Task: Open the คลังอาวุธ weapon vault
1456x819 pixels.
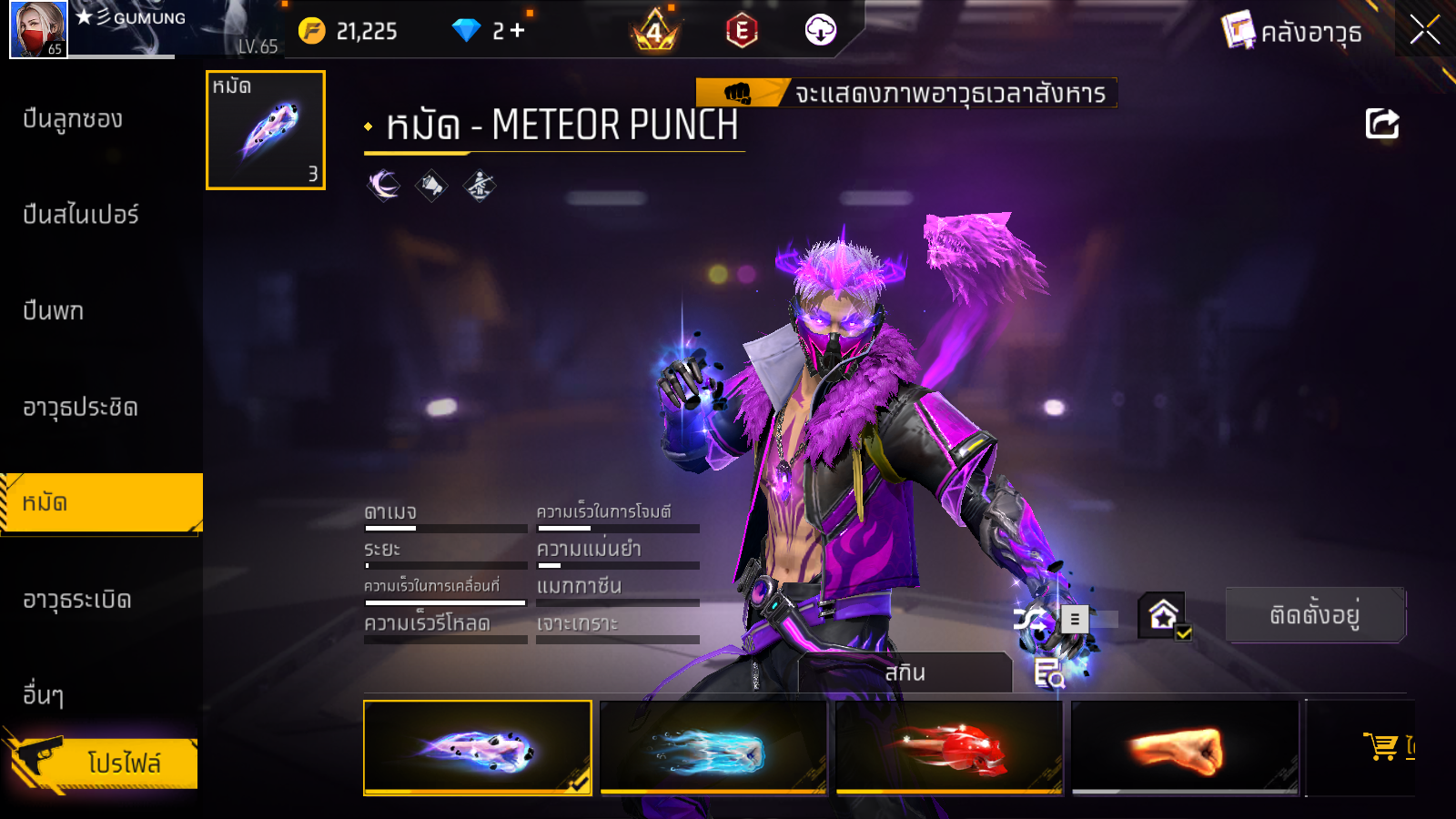Action: point(1293,32)
